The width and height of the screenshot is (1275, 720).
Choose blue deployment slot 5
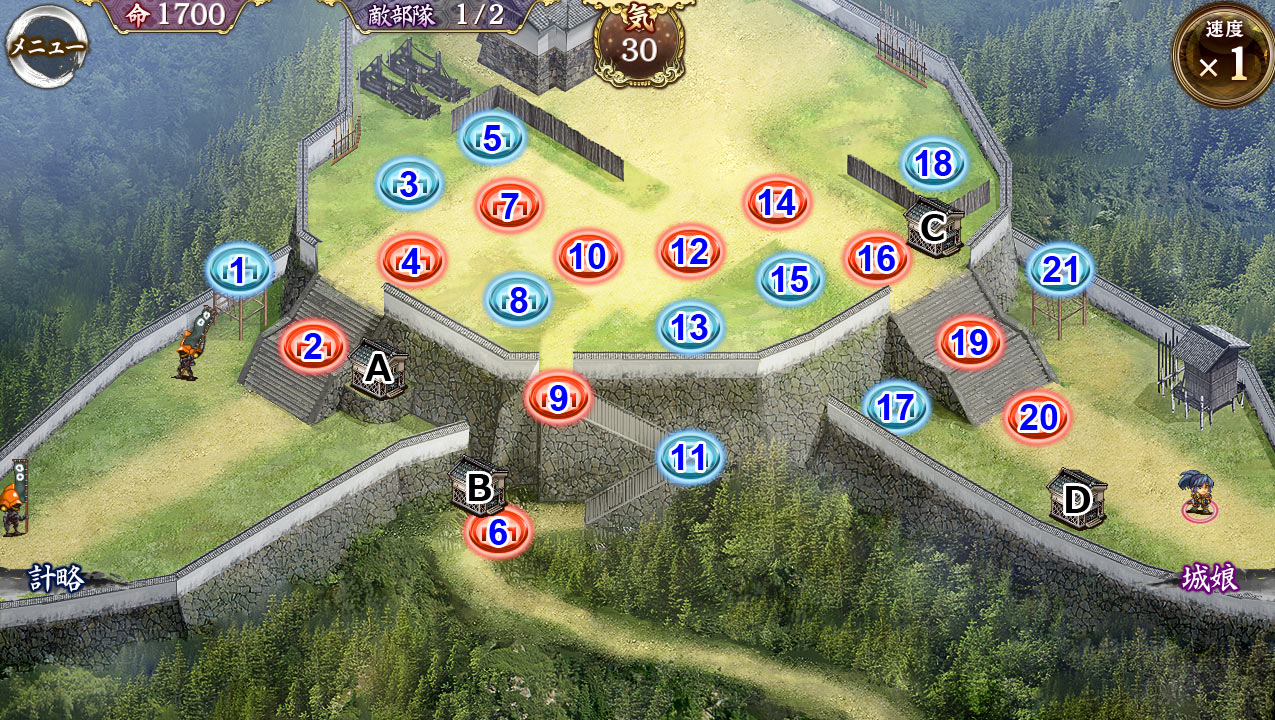[492, 139]
